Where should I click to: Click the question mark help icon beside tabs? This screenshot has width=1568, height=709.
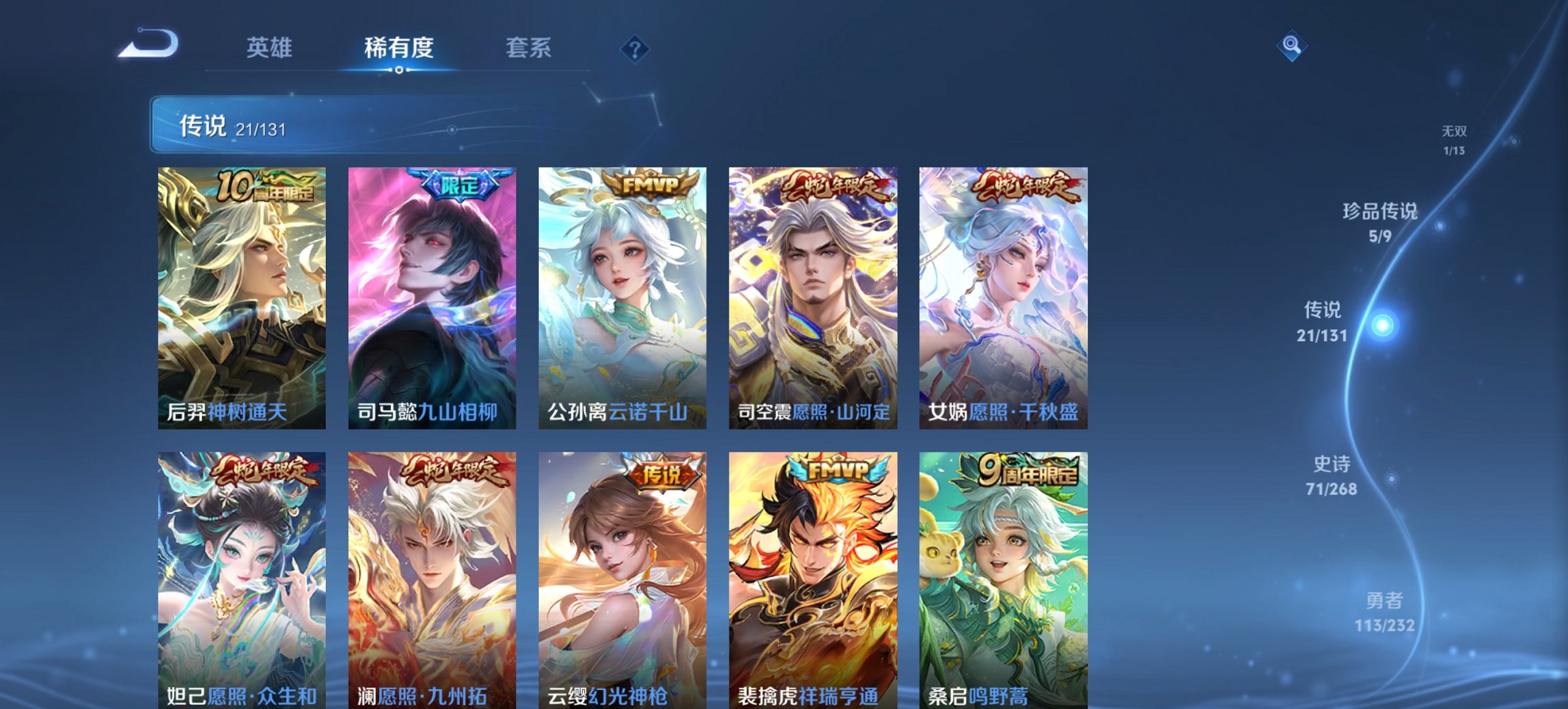pos(635,49)
